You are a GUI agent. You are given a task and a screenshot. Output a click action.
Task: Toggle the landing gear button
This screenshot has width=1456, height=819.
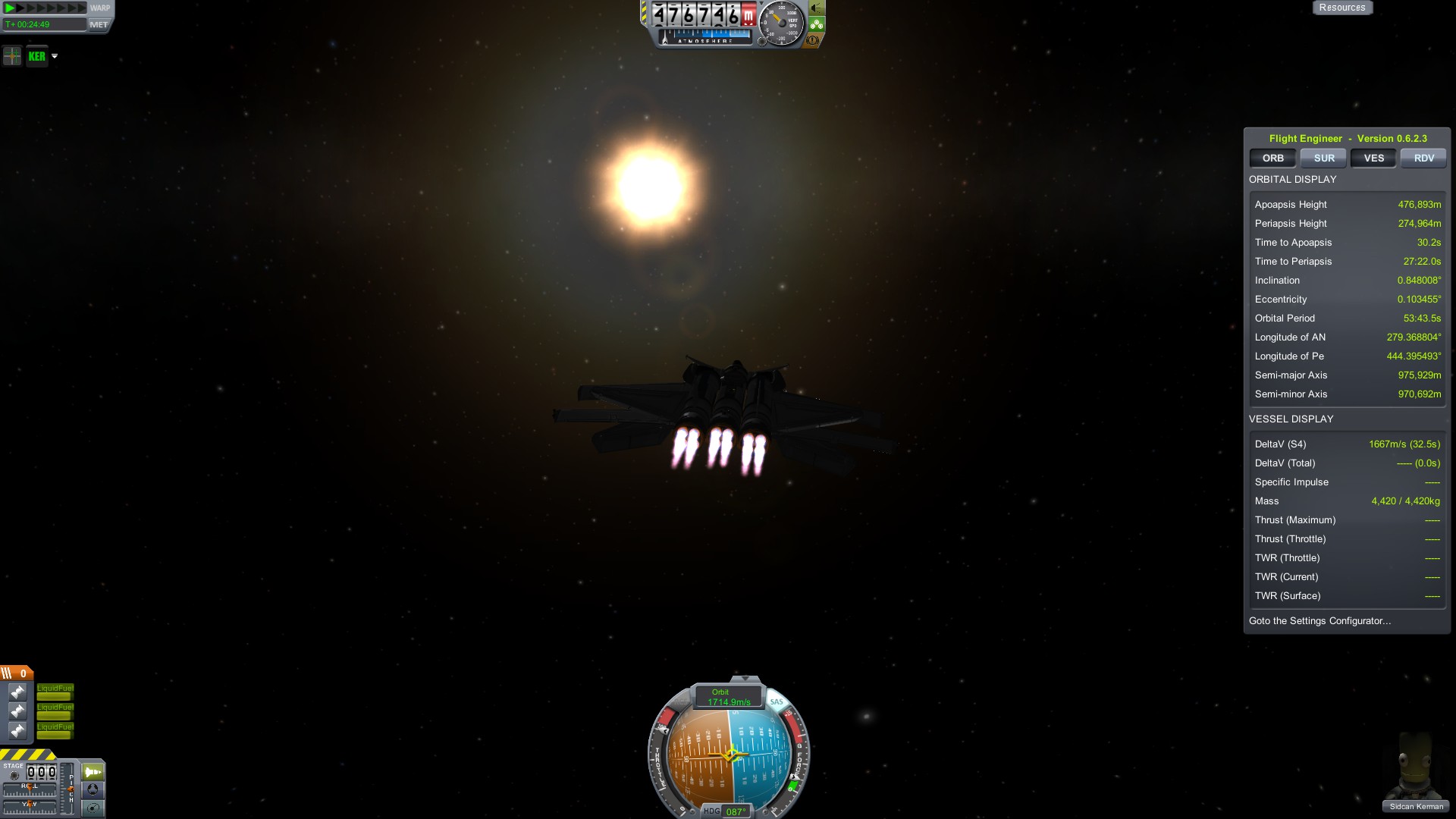click(x=817, y=24)
